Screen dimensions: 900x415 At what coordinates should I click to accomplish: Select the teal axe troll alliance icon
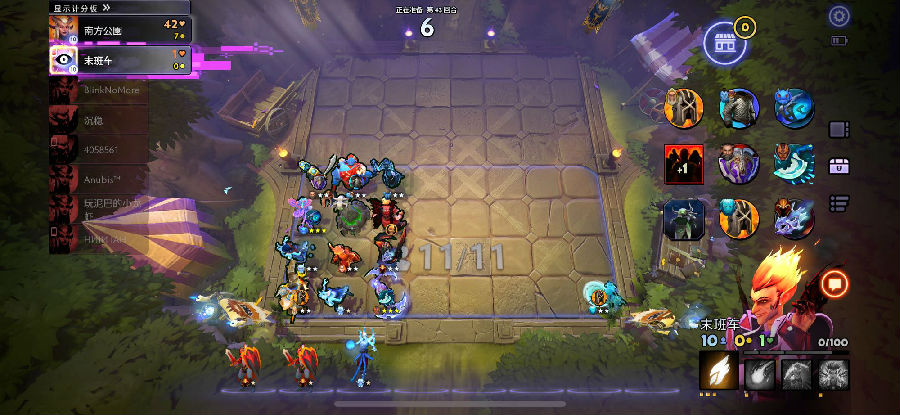pos(792,163)
